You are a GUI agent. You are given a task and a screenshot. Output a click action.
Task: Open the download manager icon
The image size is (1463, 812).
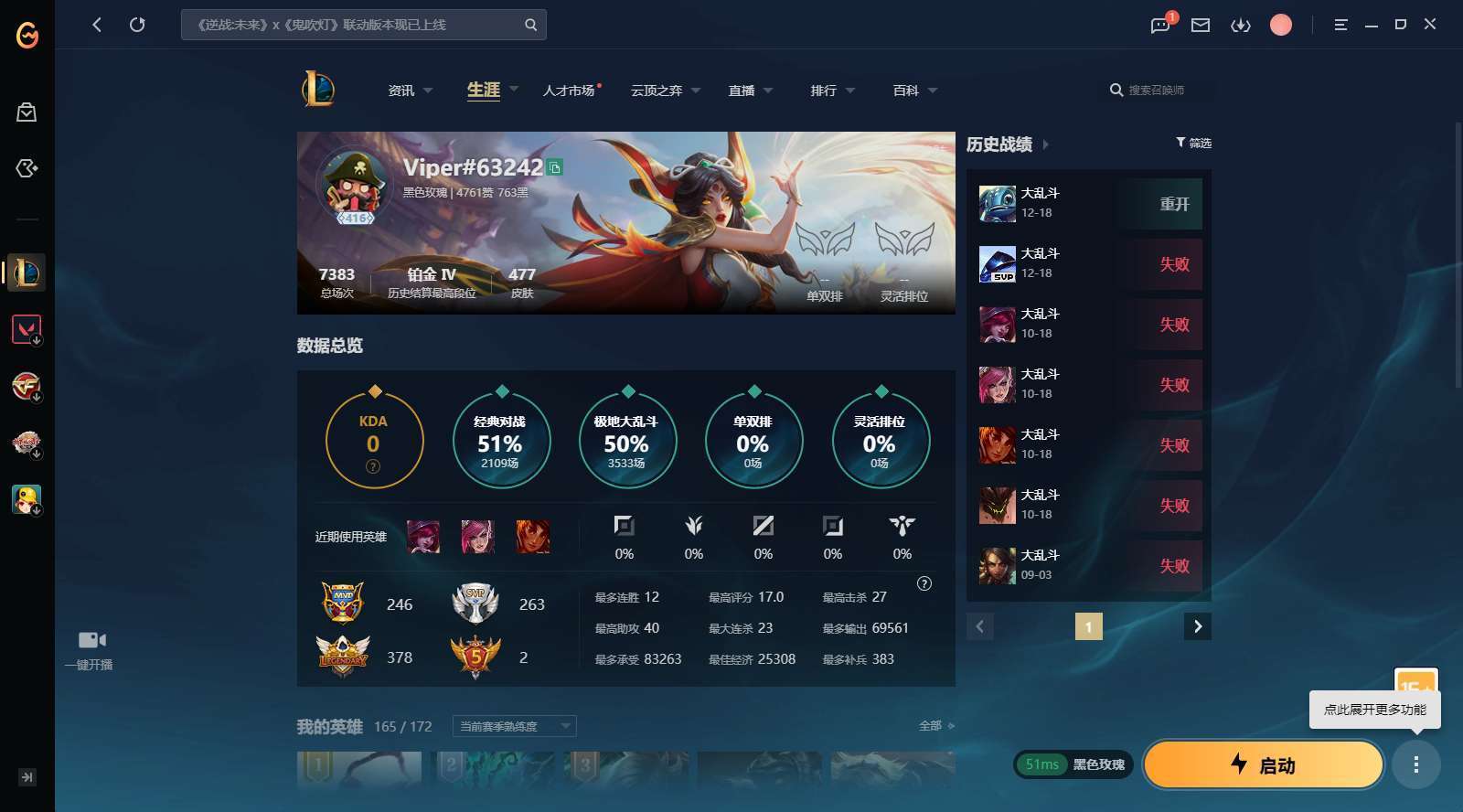[x=1241, y=25]
